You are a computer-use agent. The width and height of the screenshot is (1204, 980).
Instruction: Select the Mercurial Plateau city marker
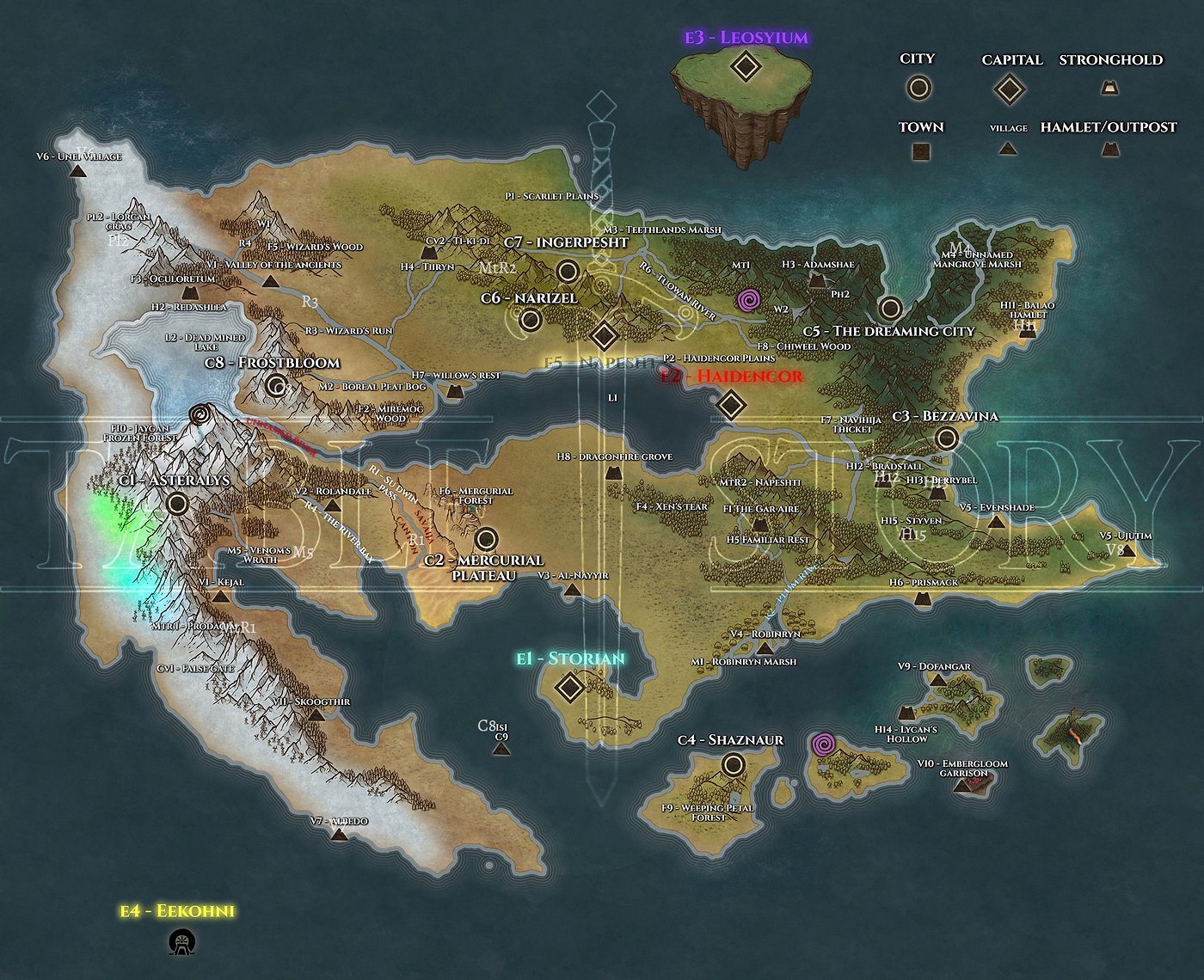pos(486,539)
